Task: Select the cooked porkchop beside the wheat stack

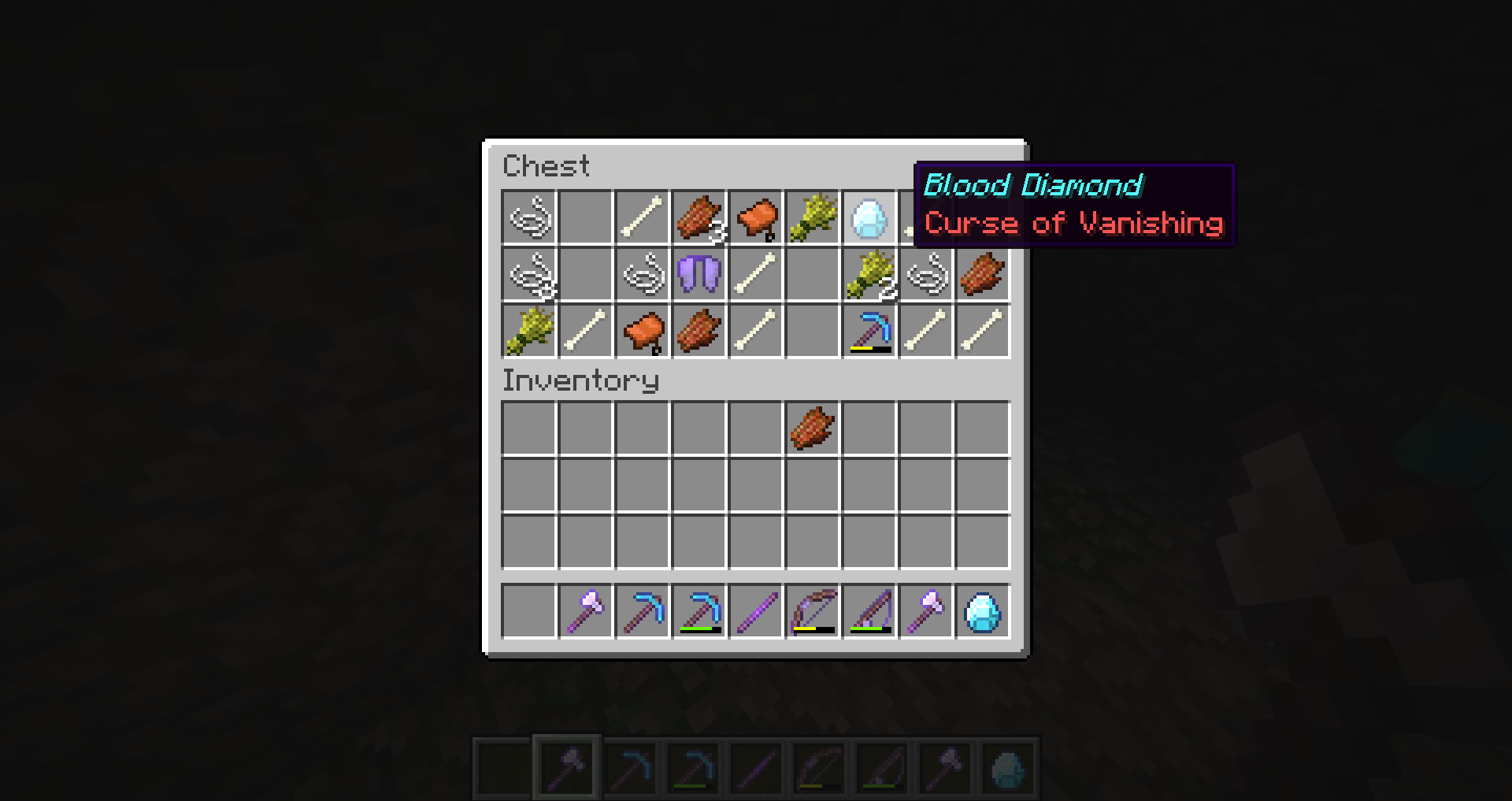Action: click(981, 275)
